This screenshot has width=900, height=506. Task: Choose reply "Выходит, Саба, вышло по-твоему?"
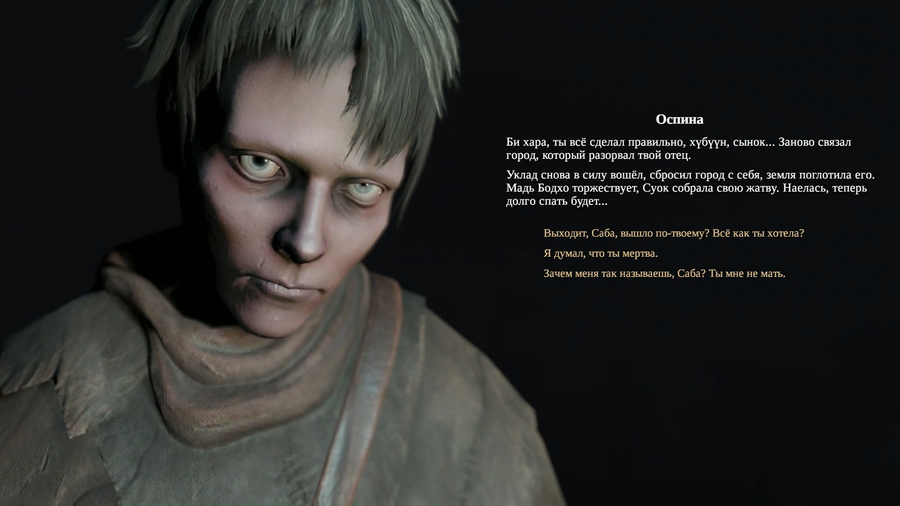pyautogui.click(x=673, y=233)
